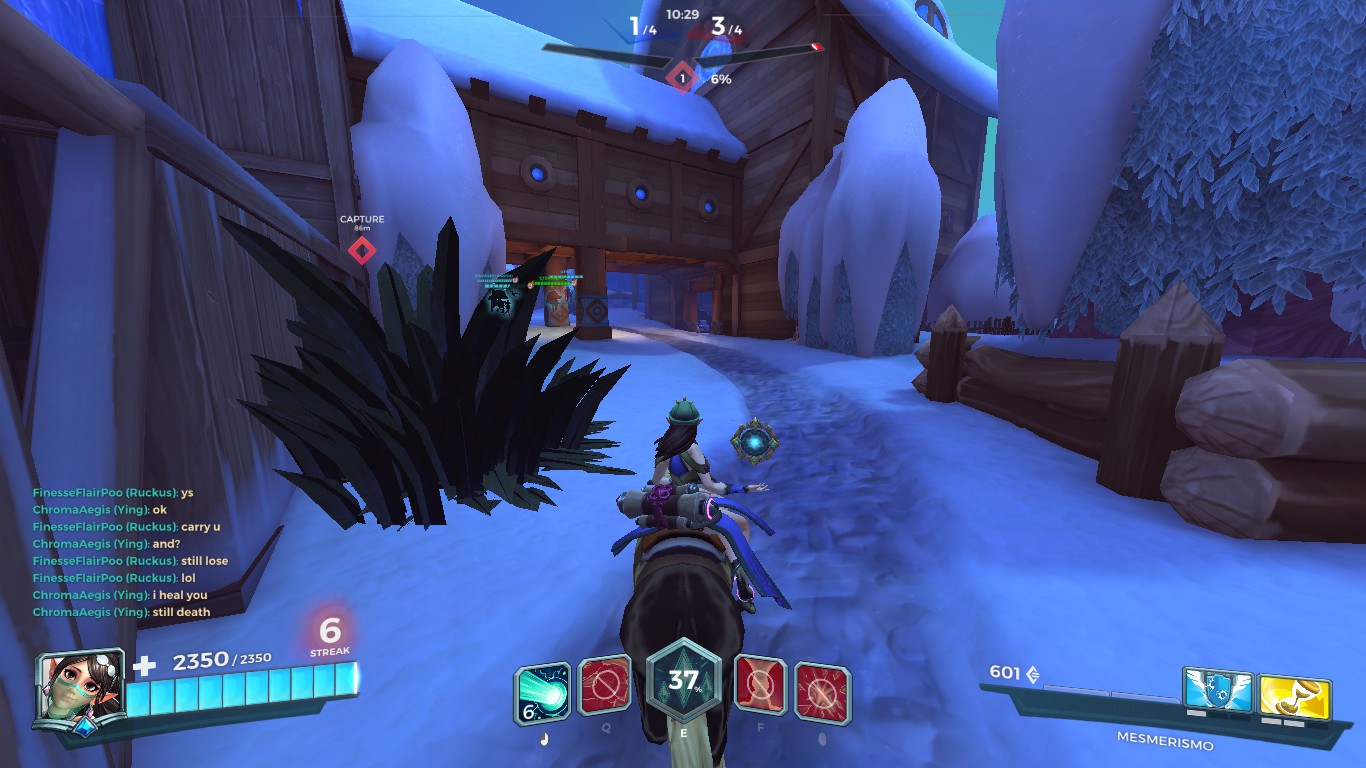Toggle the diamond objective icon showing 1
Viewport: 1366px width, 768px height.
681,77
